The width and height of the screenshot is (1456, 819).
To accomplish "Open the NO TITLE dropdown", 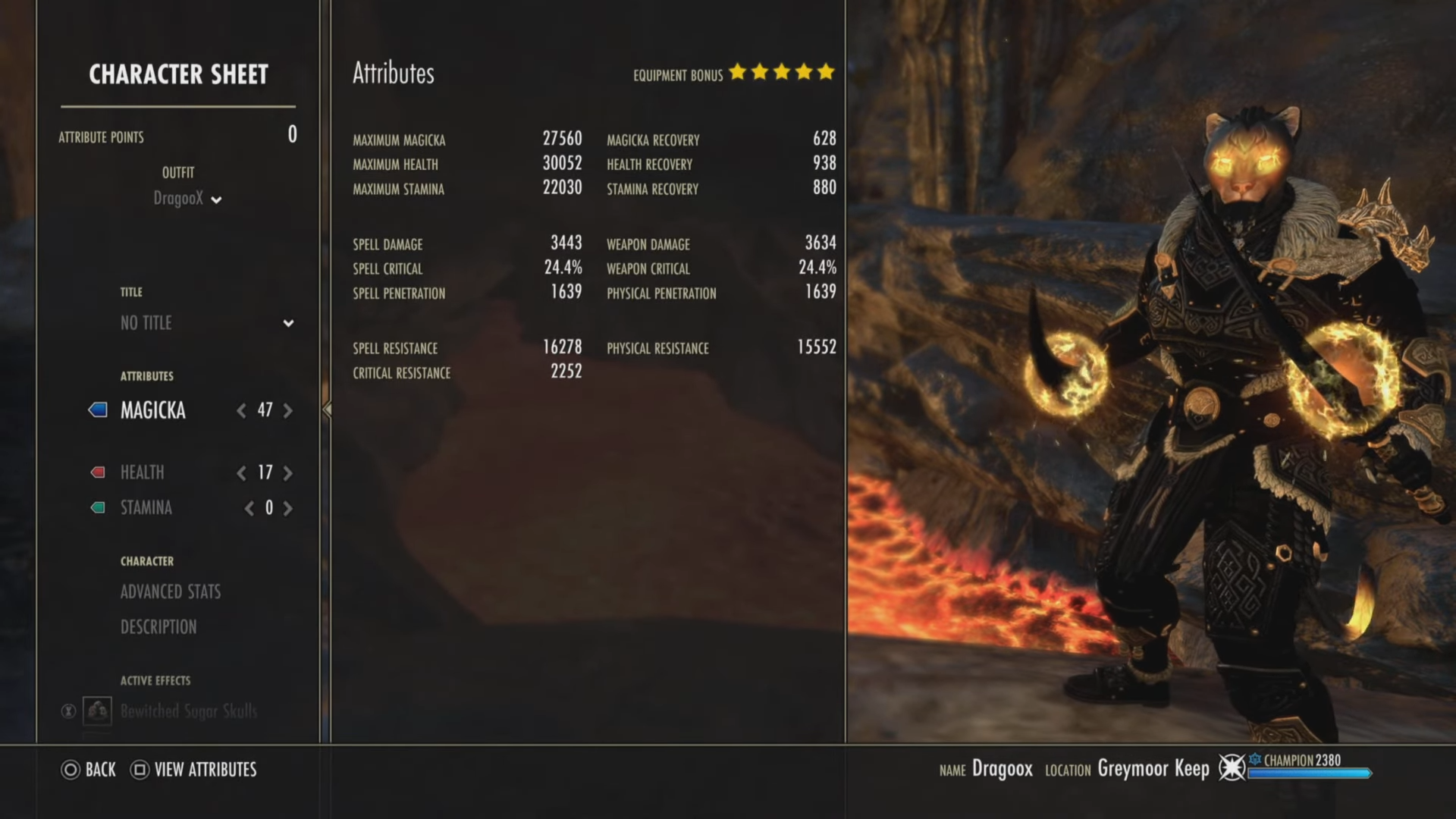I will [x=288, y=324].
